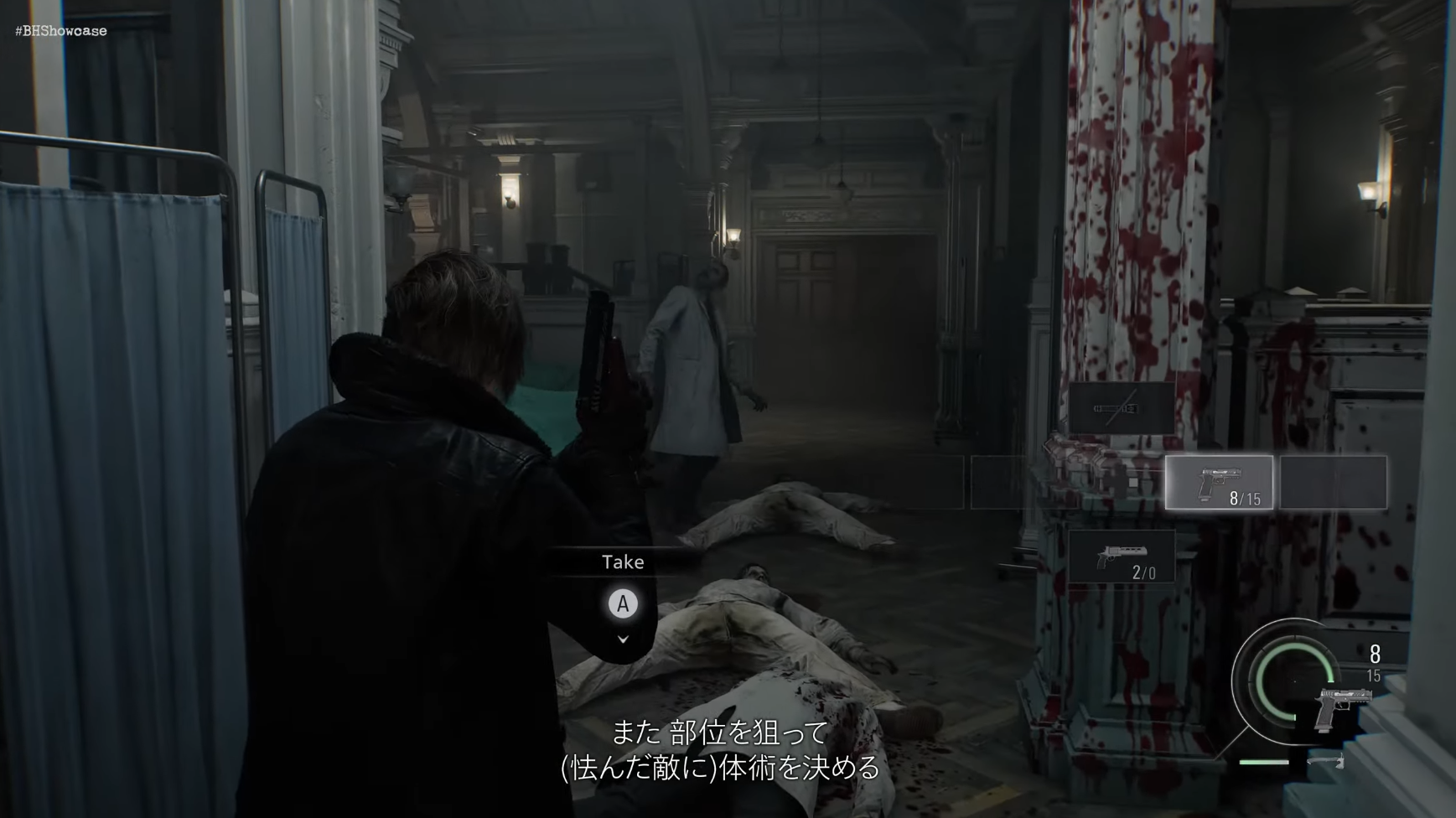Choose the magnum revolver slot labeled 2/0
Screen dimensions: 1456x818
[x=1123, y=555]
